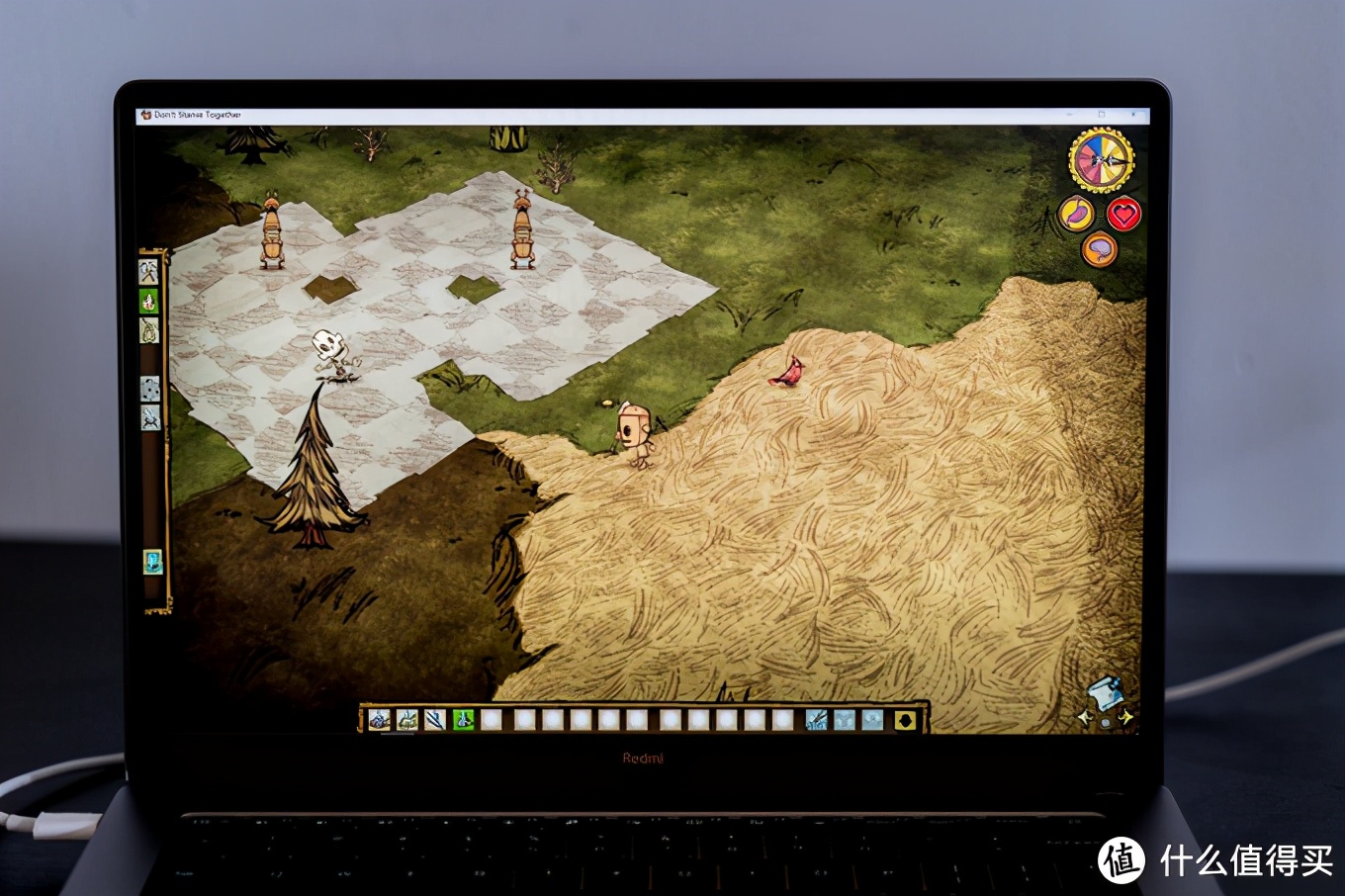Screen dimensions: 1345x896
Task: Open the Fight tab with crossed swords
Action: click(150, 418)
